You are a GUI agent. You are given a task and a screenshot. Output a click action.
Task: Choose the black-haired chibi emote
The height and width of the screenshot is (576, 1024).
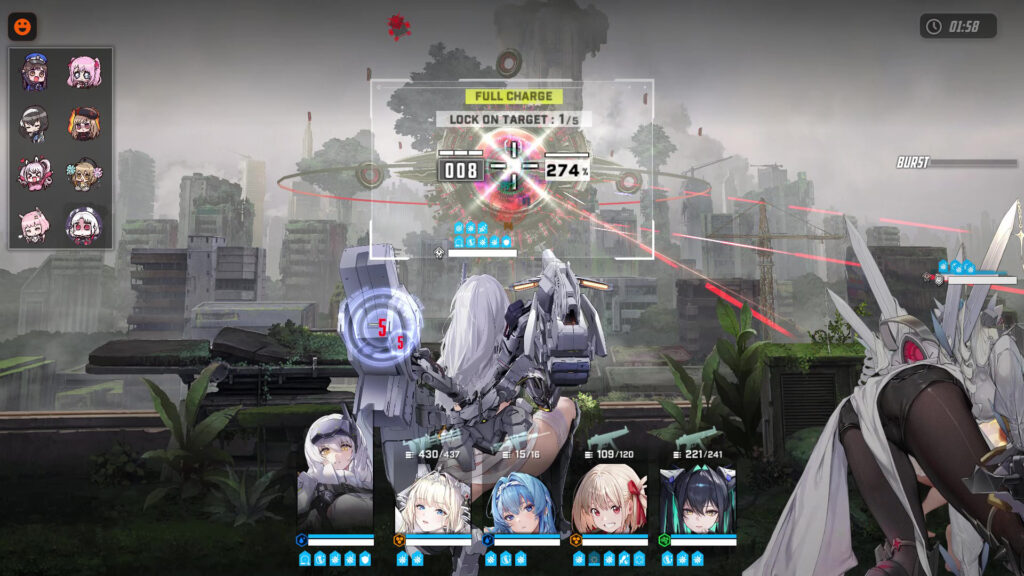(x=35, y=124)
